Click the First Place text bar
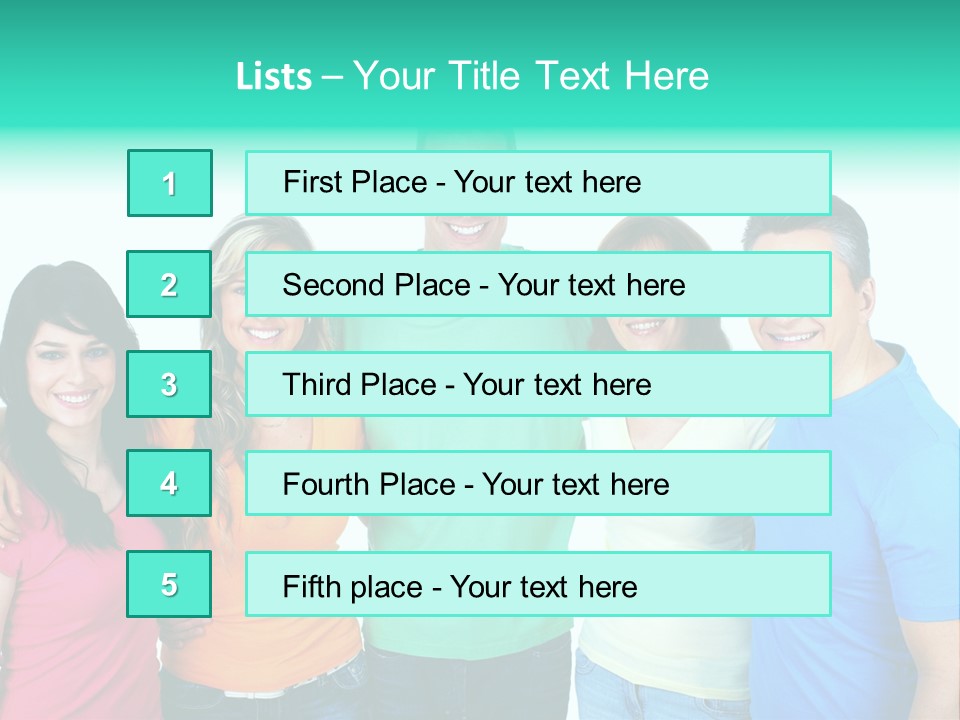 tap(538, 183)
